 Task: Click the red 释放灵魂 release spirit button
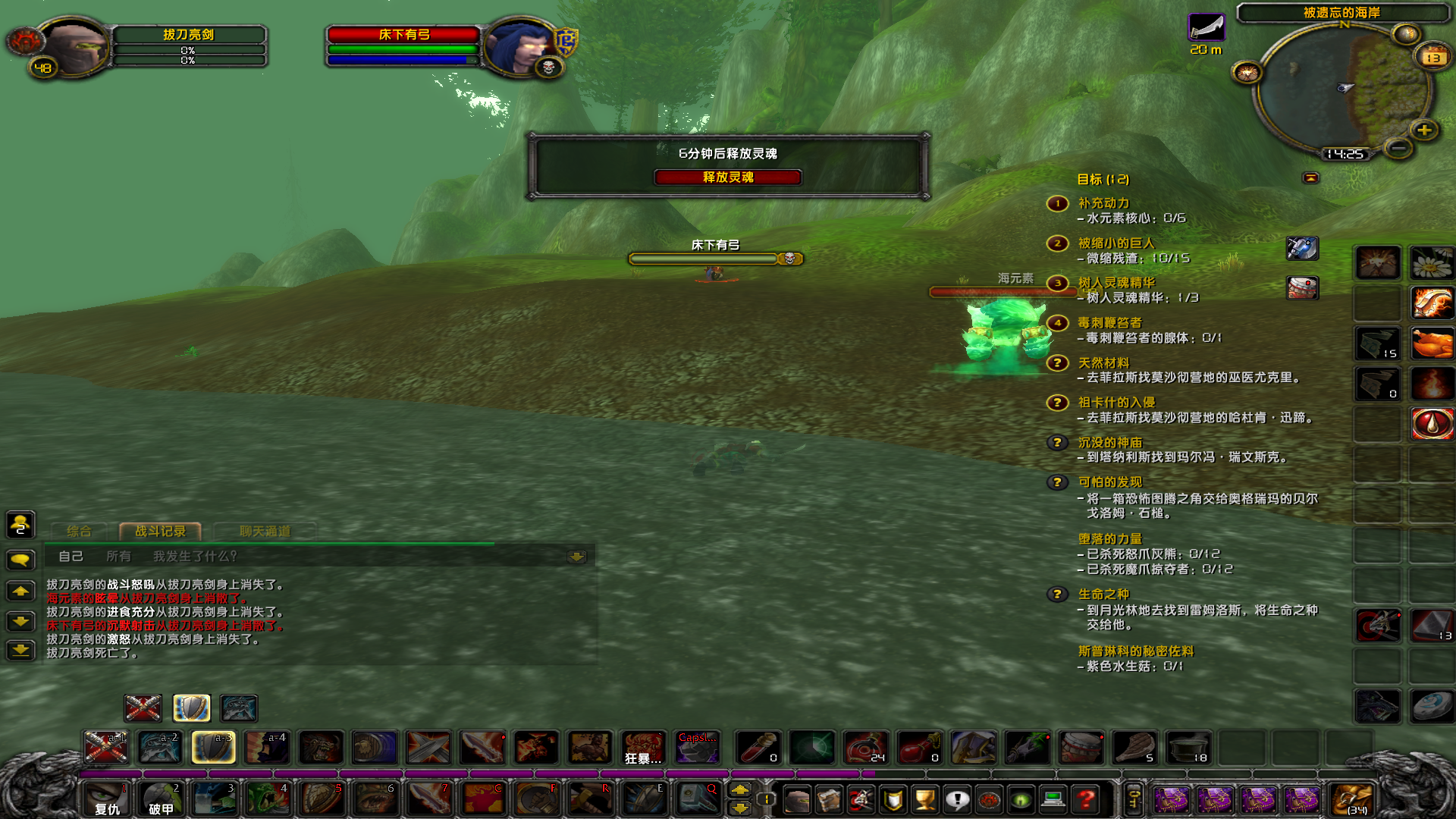pos(727,177)
